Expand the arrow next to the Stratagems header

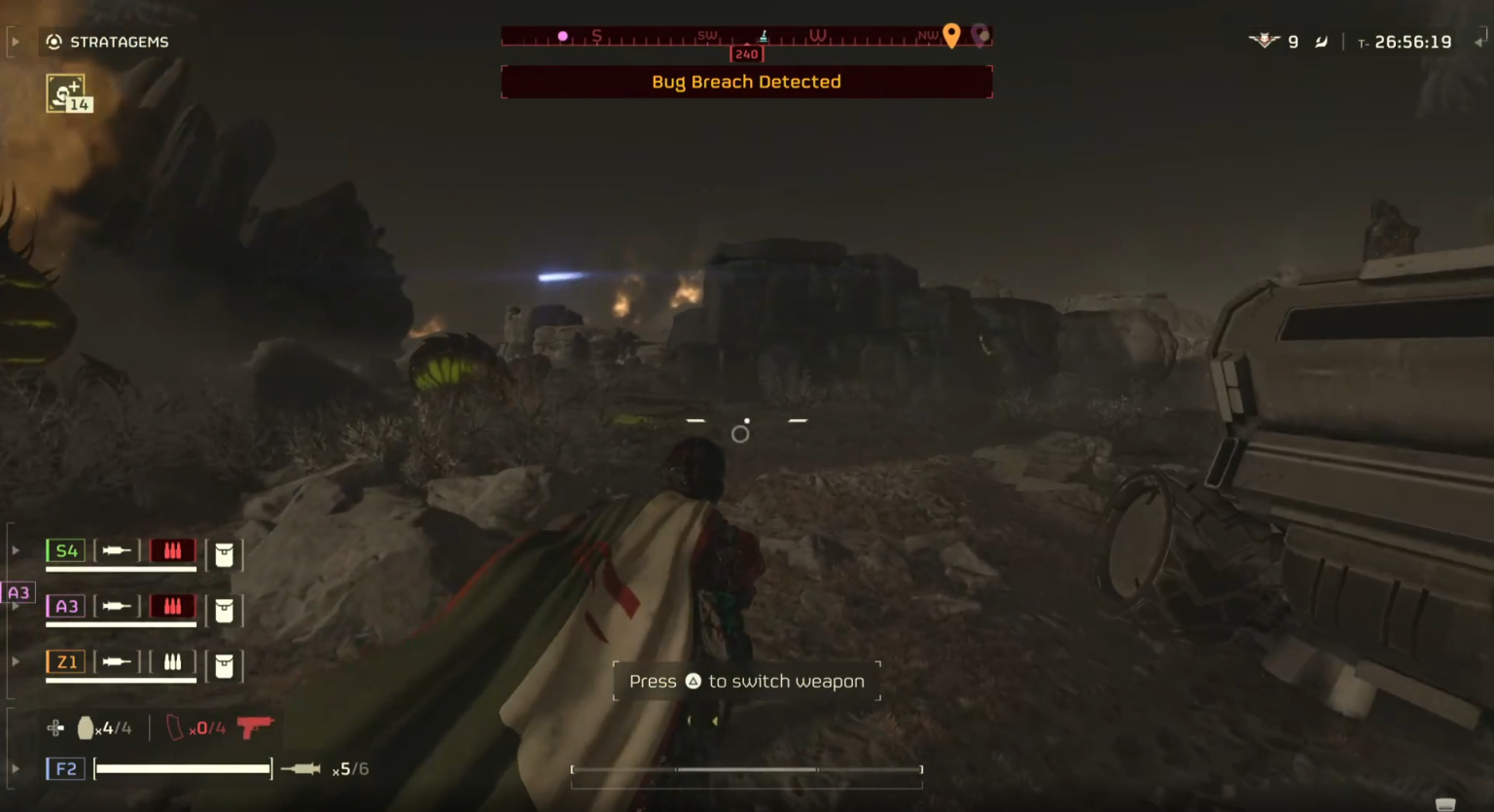(14, 41)
